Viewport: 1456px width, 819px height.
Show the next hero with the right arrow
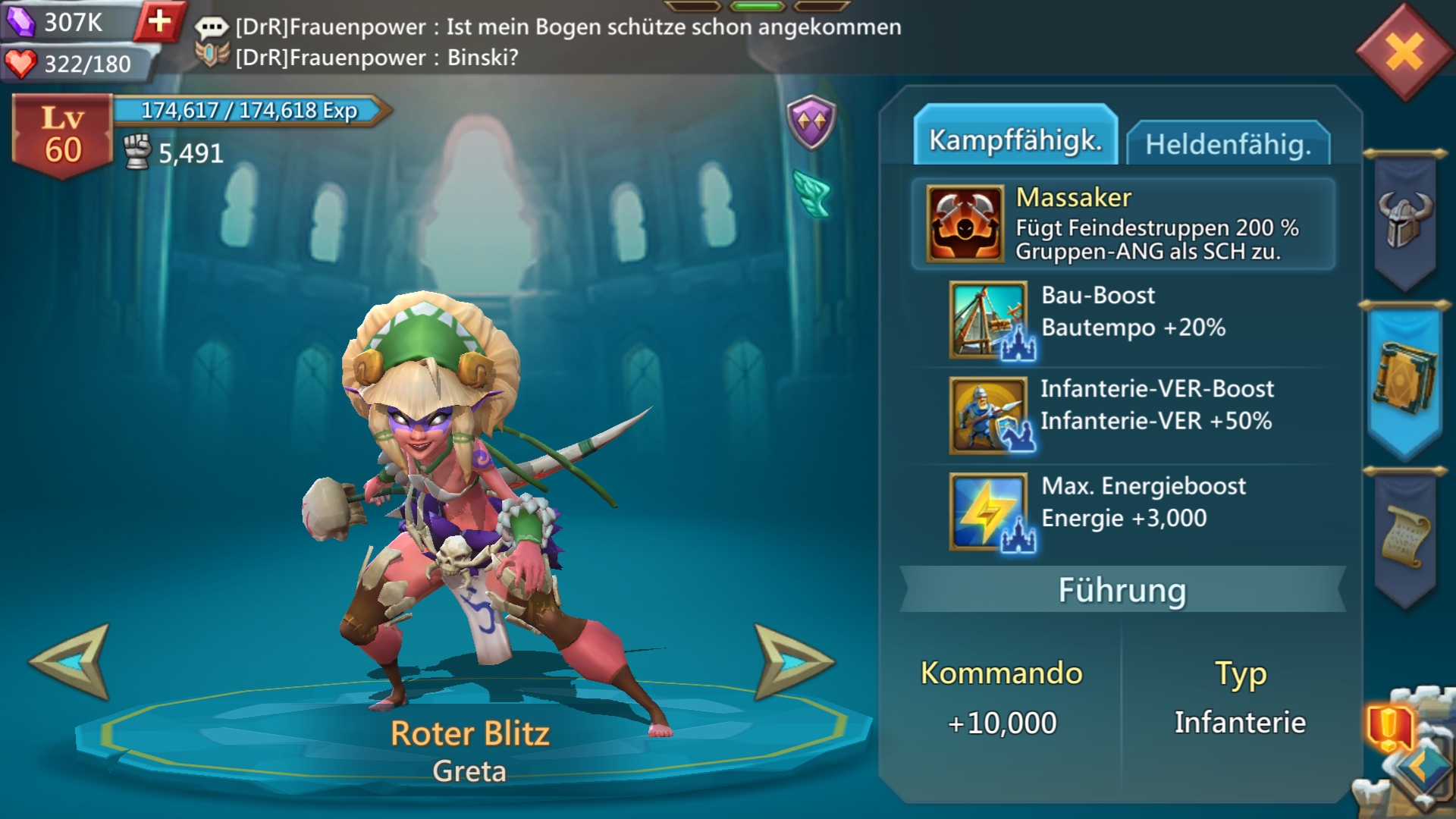tap(792, 661)
